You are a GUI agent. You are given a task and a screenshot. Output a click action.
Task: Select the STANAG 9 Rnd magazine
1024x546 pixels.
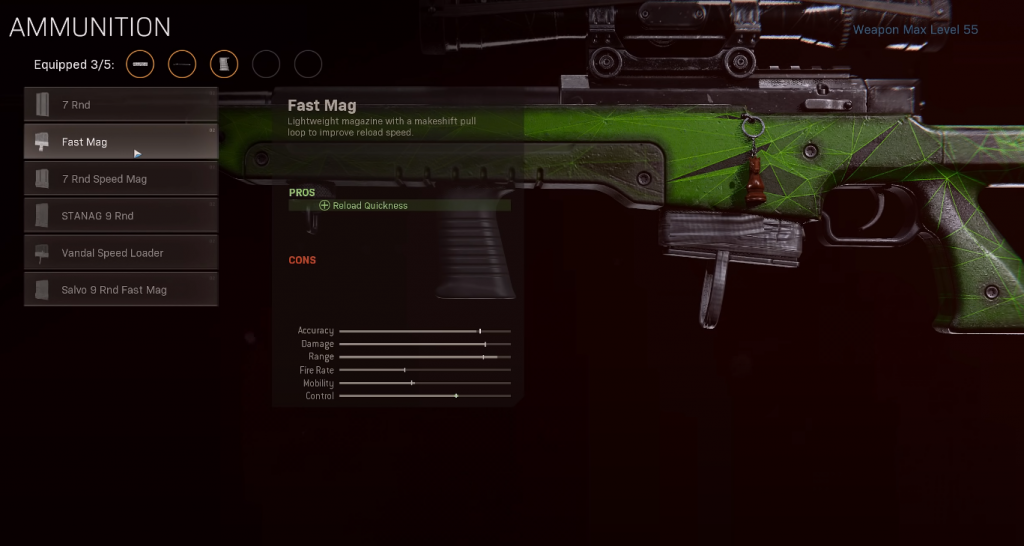[x=121, y=216]
